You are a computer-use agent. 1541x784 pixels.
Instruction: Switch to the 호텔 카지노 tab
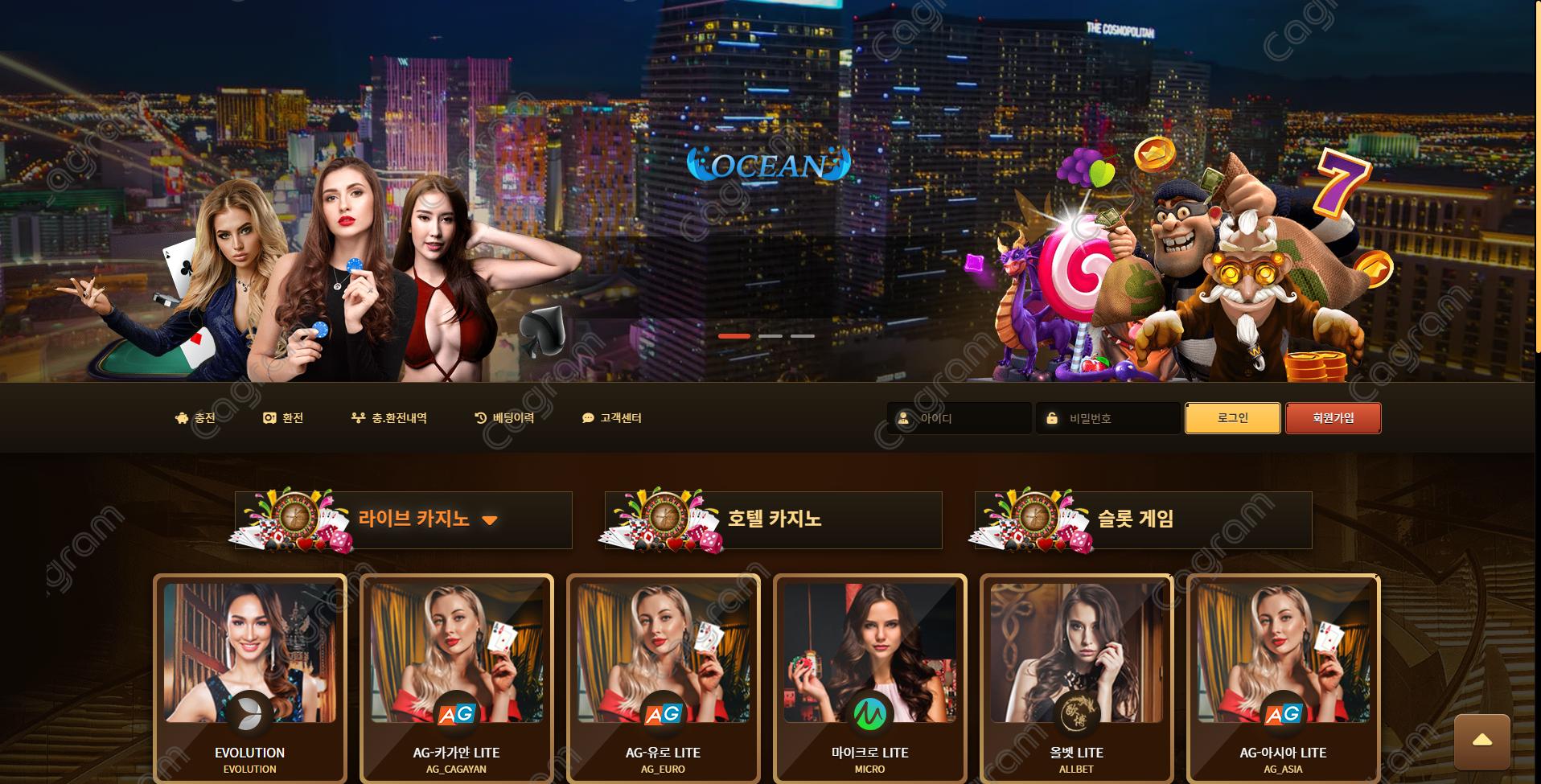(x=774, y=519)
